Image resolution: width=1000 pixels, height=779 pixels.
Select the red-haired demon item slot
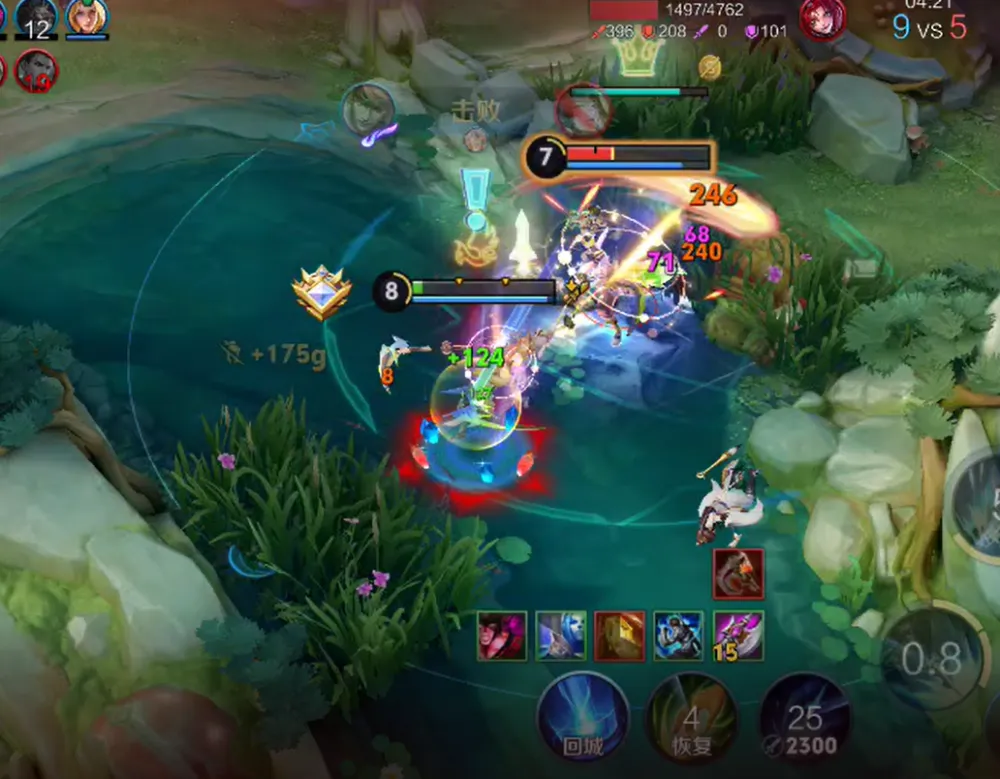tap(502, 636)
